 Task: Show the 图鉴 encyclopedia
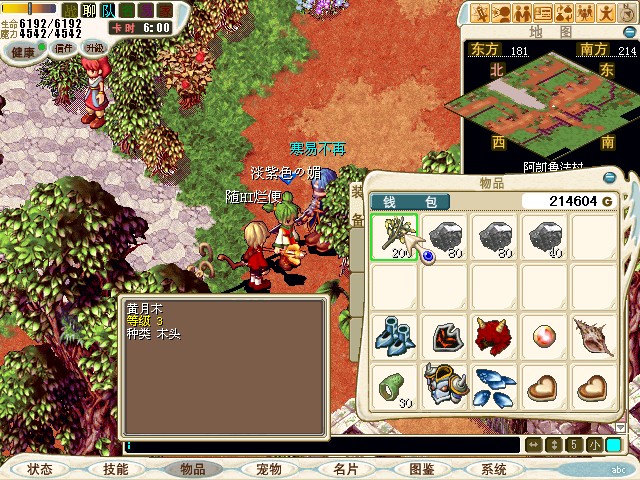click(421, 469)
